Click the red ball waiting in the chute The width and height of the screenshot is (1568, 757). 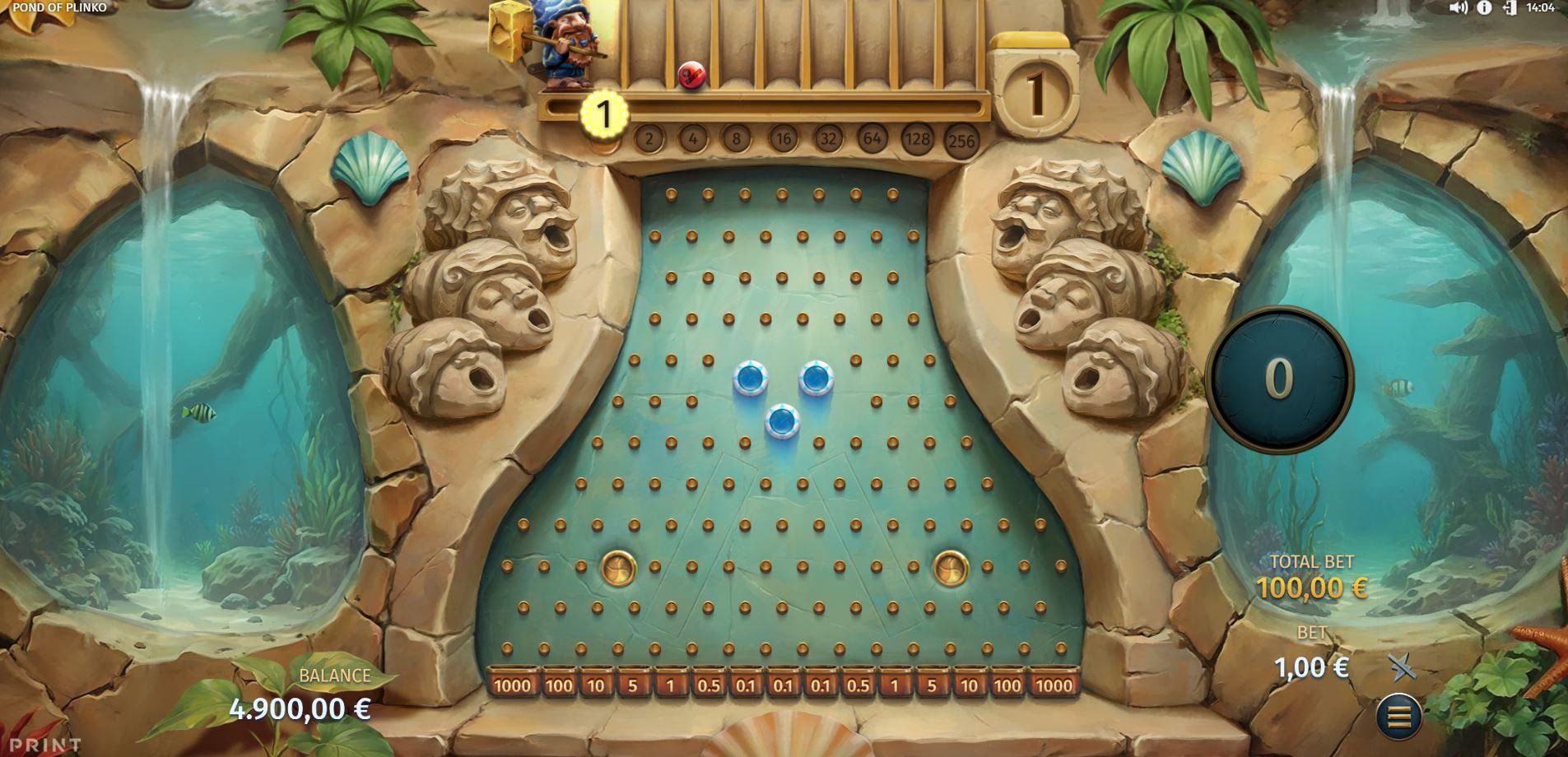coord(691,76)
